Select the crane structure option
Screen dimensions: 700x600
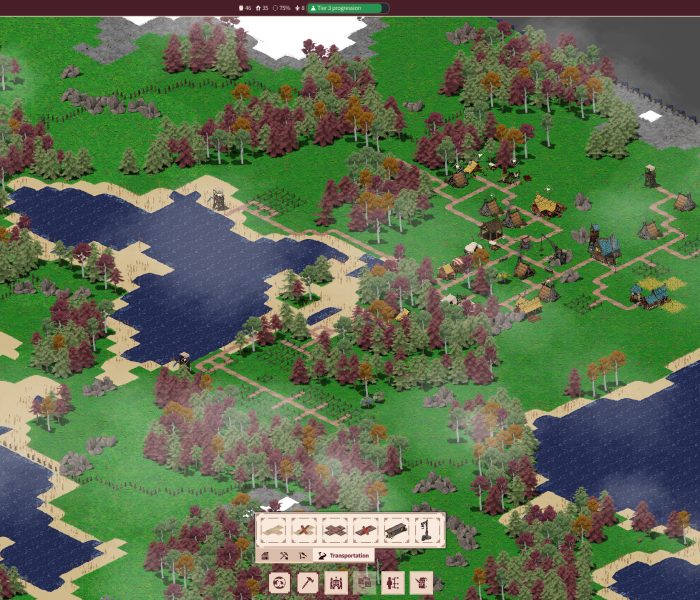click(426, 530)
